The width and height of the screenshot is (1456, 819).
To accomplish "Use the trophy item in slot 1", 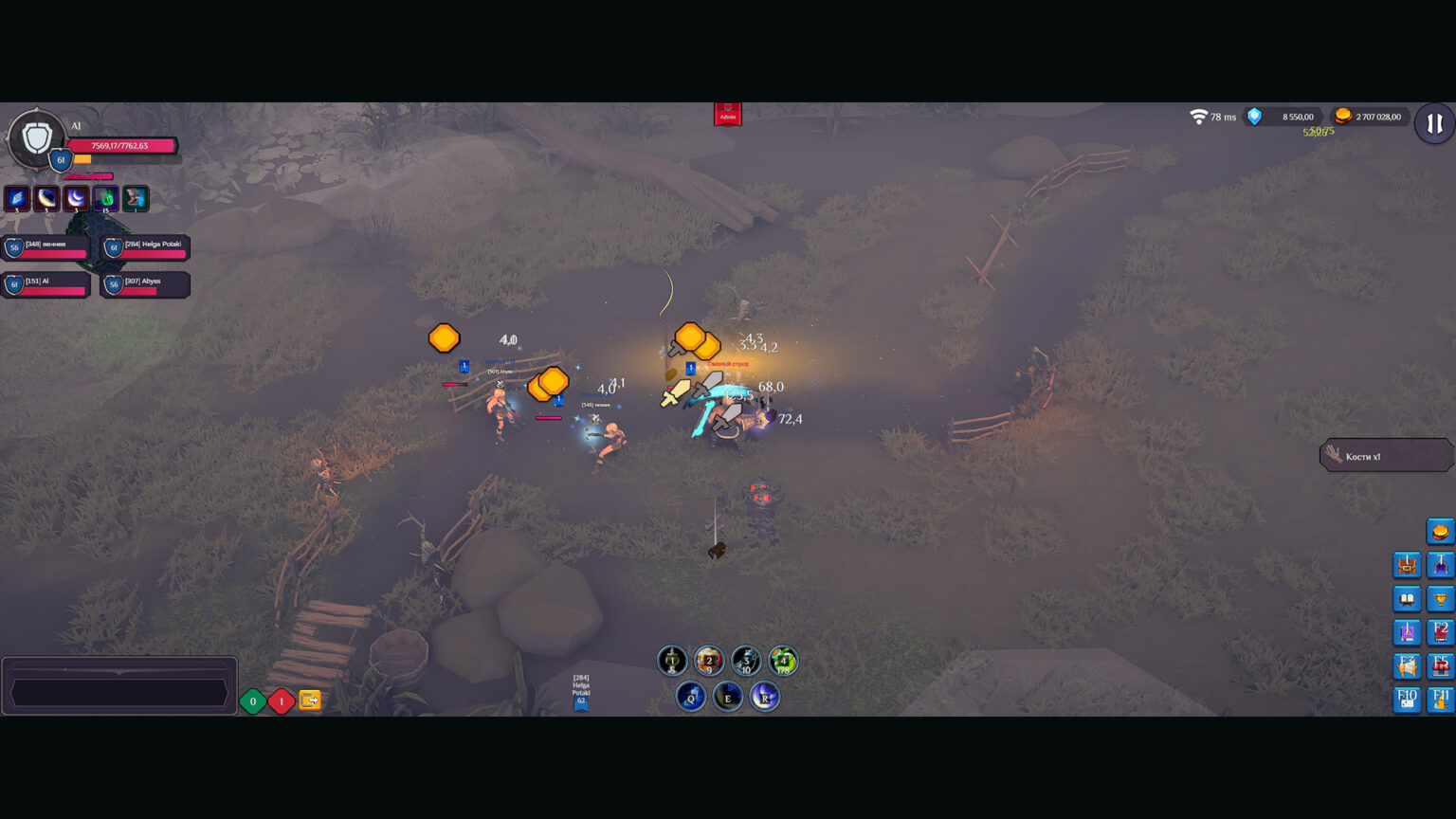I will pyautogui.click(x=672, y=661).
